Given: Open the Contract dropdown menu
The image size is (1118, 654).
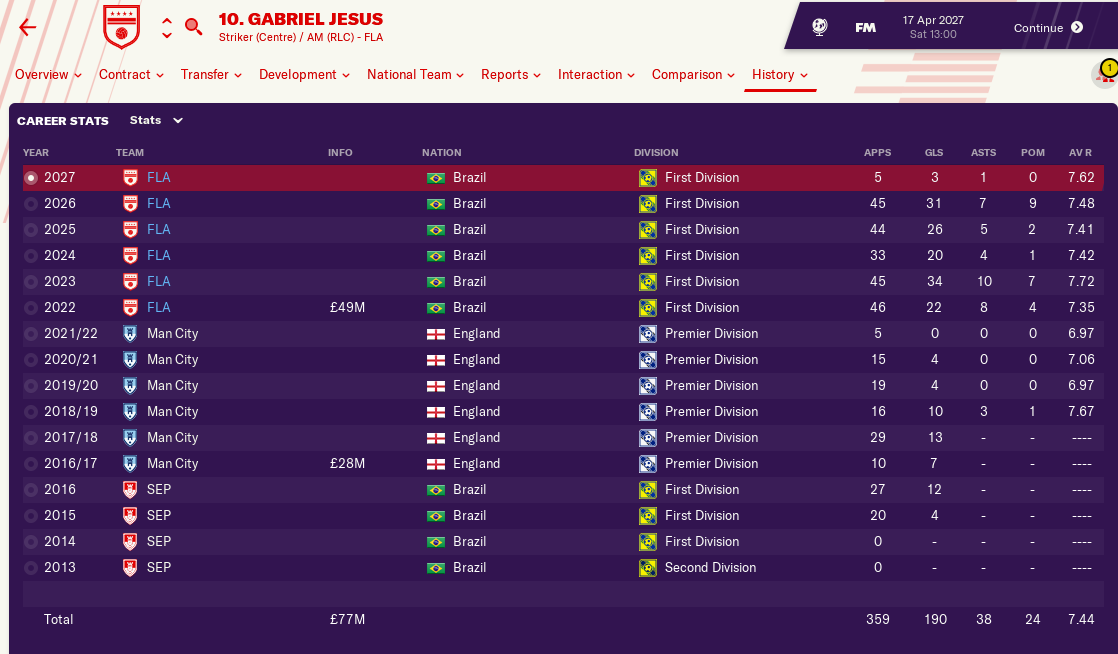Looking at the screenshot, I should tap(131, 75).
